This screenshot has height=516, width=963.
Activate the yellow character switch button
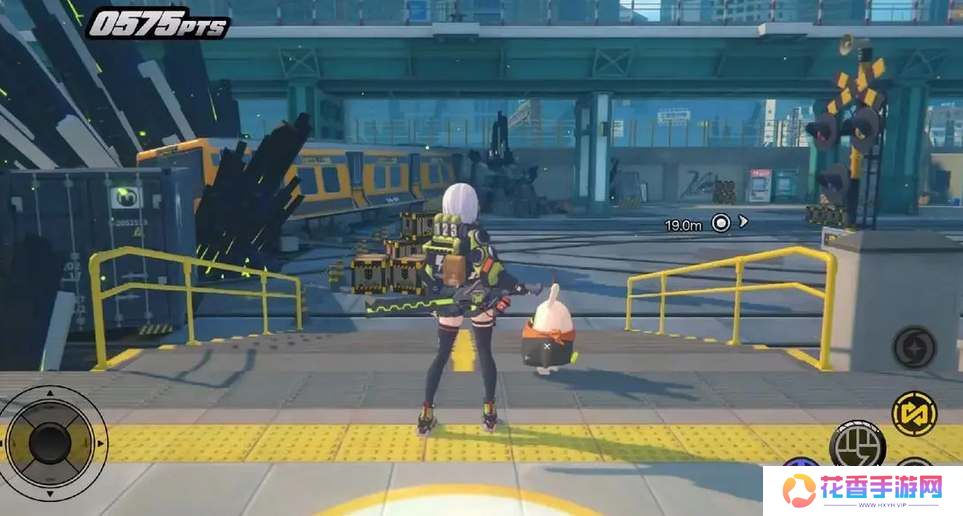913,413
